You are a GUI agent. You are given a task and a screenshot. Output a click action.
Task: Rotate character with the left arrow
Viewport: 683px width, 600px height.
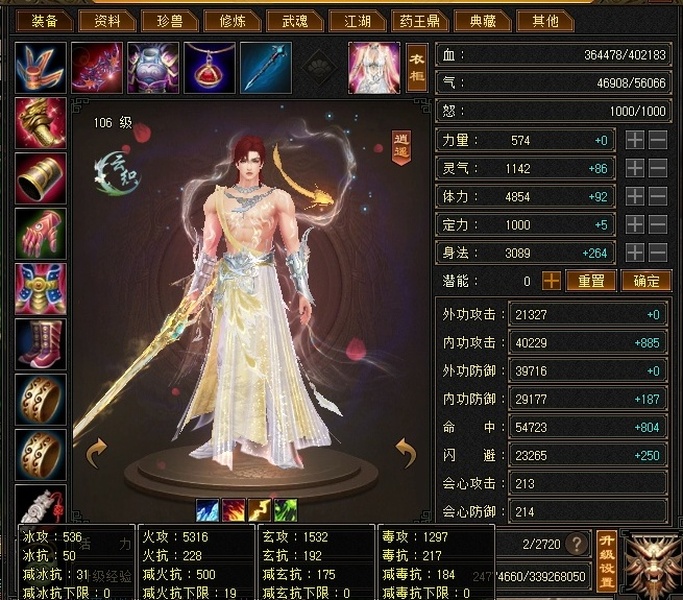[97, 453]
